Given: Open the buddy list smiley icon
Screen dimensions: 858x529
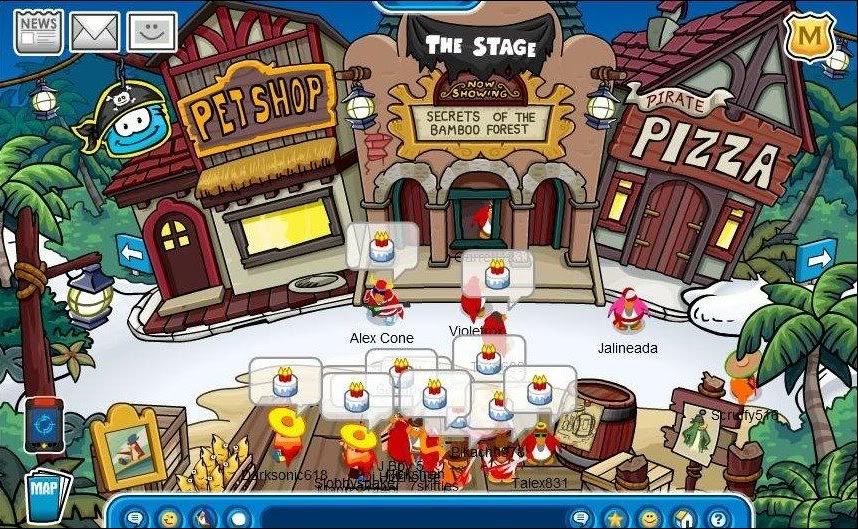Looking at the screenshot, I should [x=649, y=518].
